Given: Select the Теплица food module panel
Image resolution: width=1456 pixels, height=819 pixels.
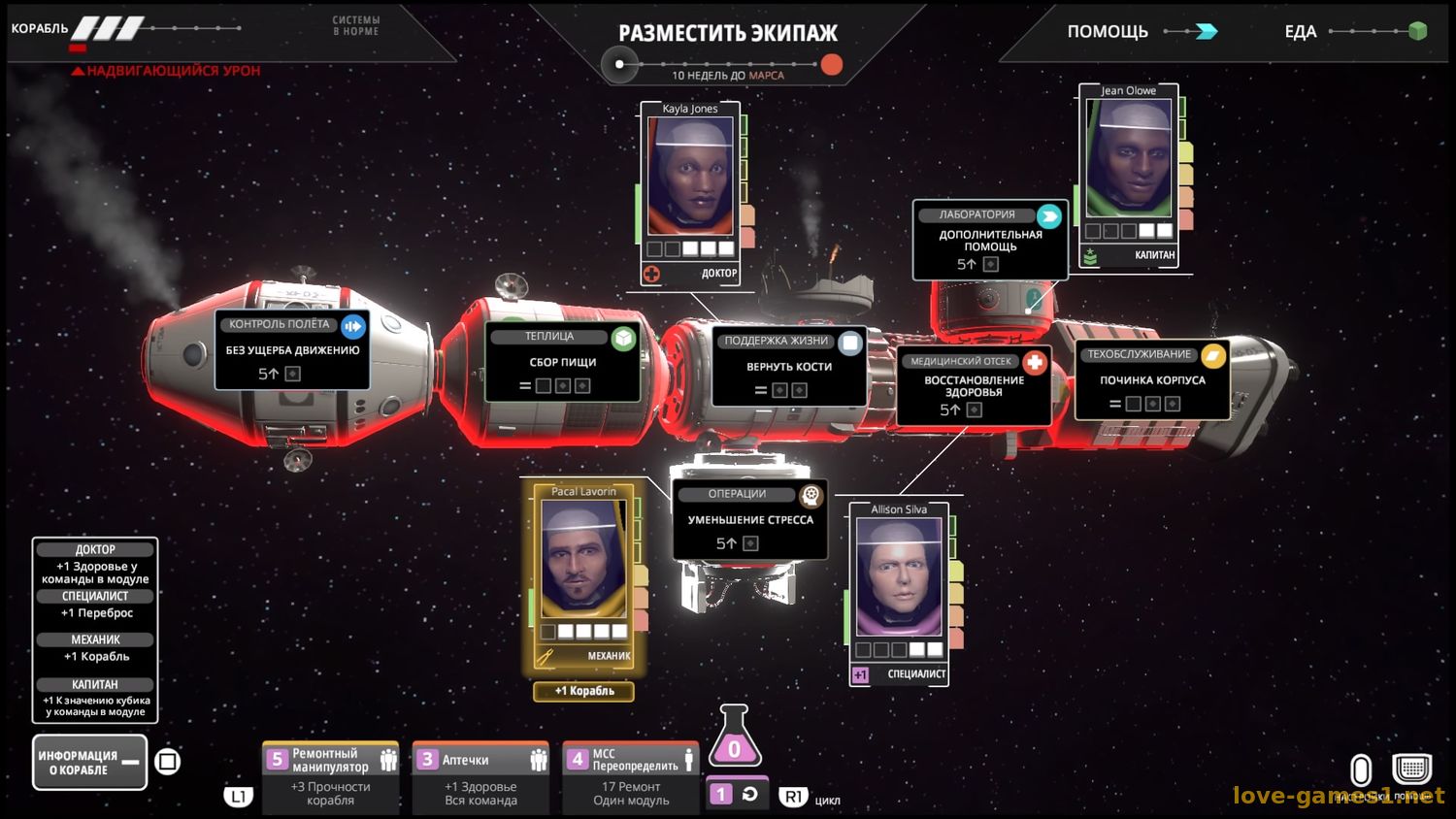Looking at the screenshot, I should point(563,362).
